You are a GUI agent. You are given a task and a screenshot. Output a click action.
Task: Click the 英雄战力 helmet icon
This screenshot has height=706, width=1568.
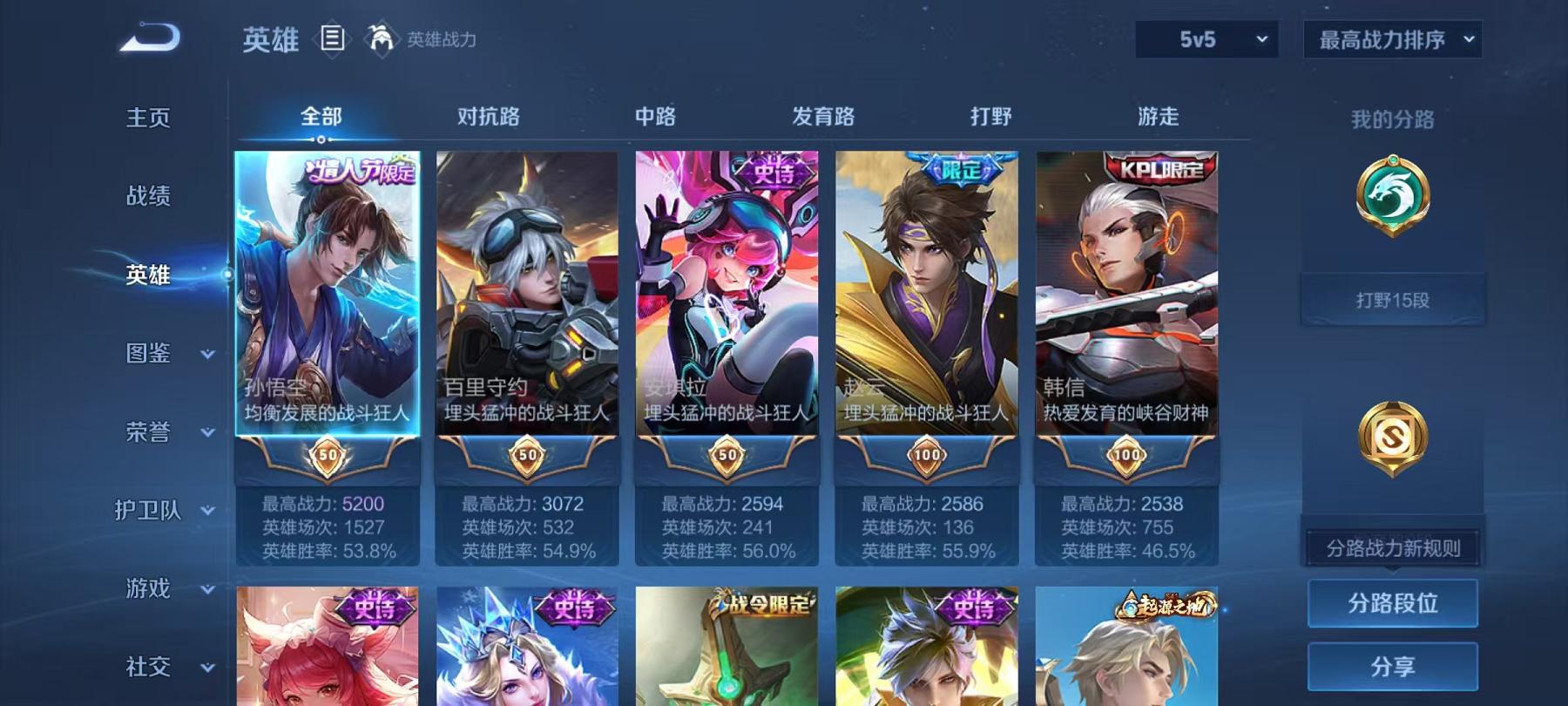379,38
